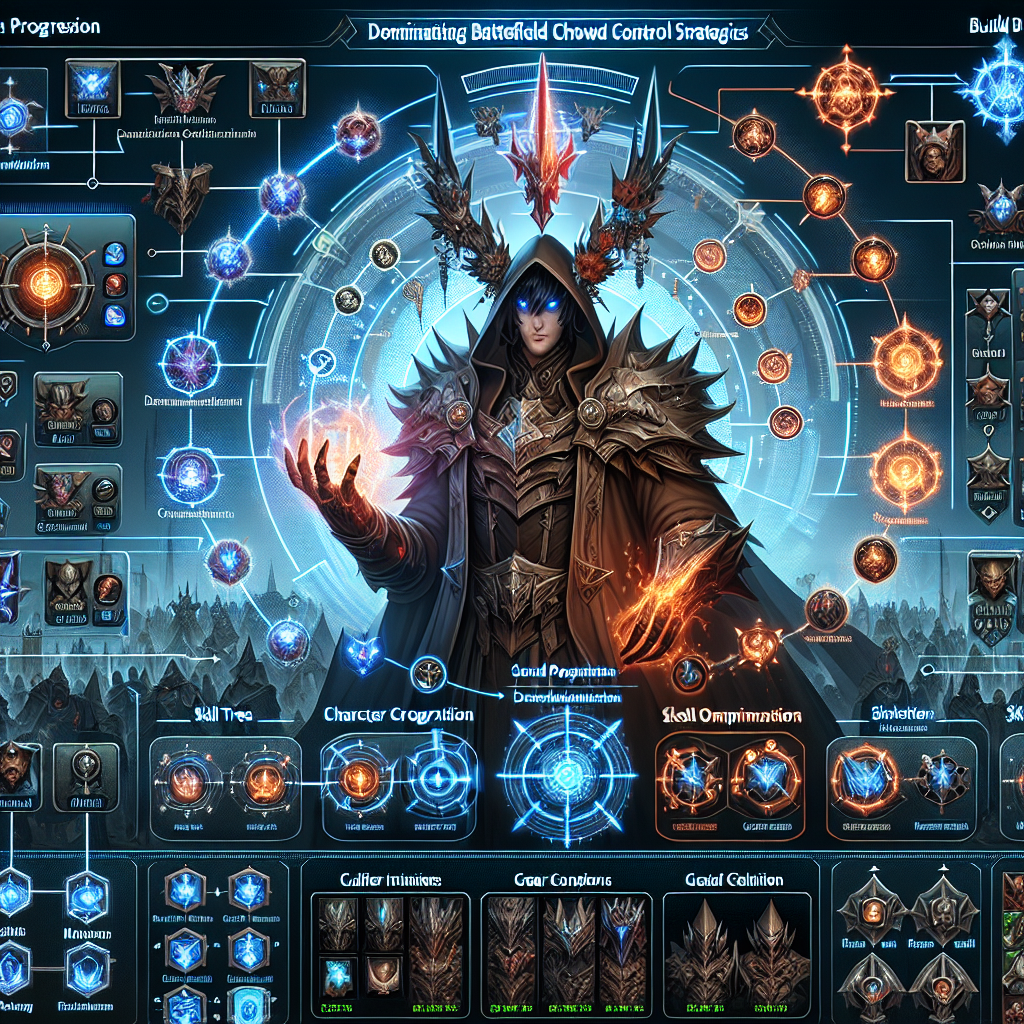The height and width of the screenshot is (1024, 1024).
Task: Open the Calfier Inimitas gear panel
Action: [x=385, y=878]
